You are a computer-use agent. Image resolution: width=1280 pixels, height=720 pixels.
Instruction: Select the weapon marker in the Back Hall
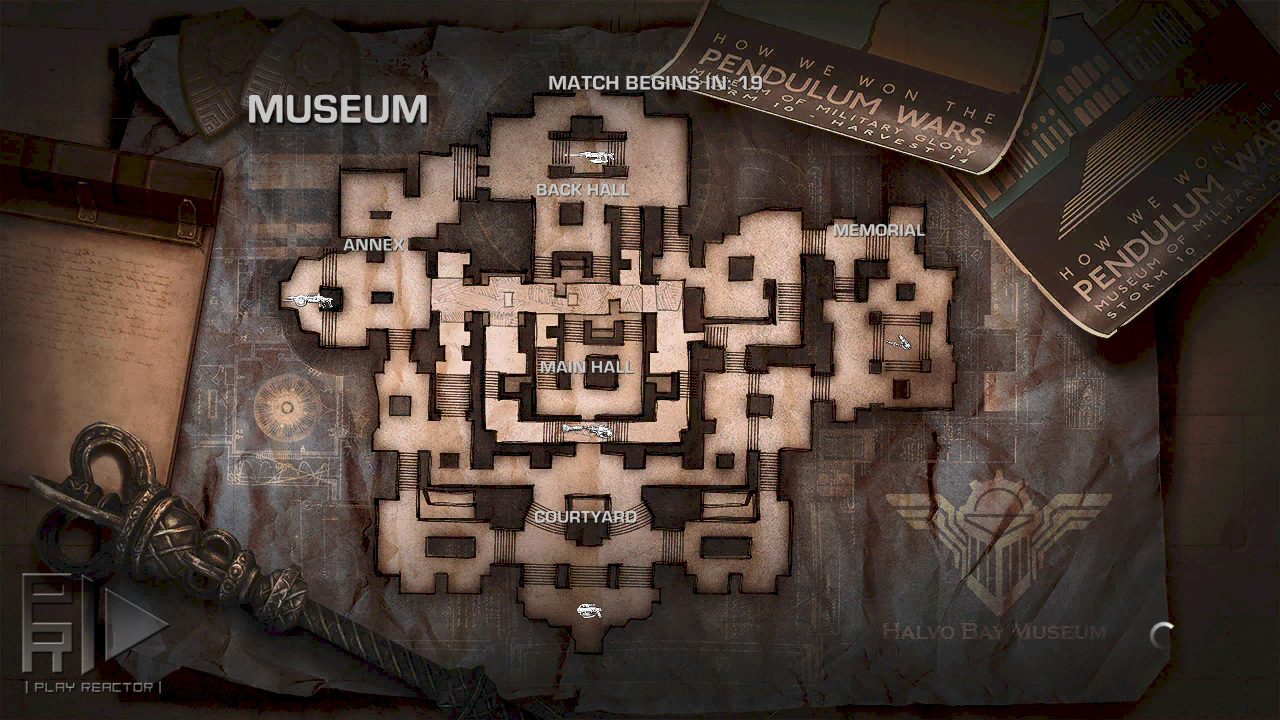590,156
